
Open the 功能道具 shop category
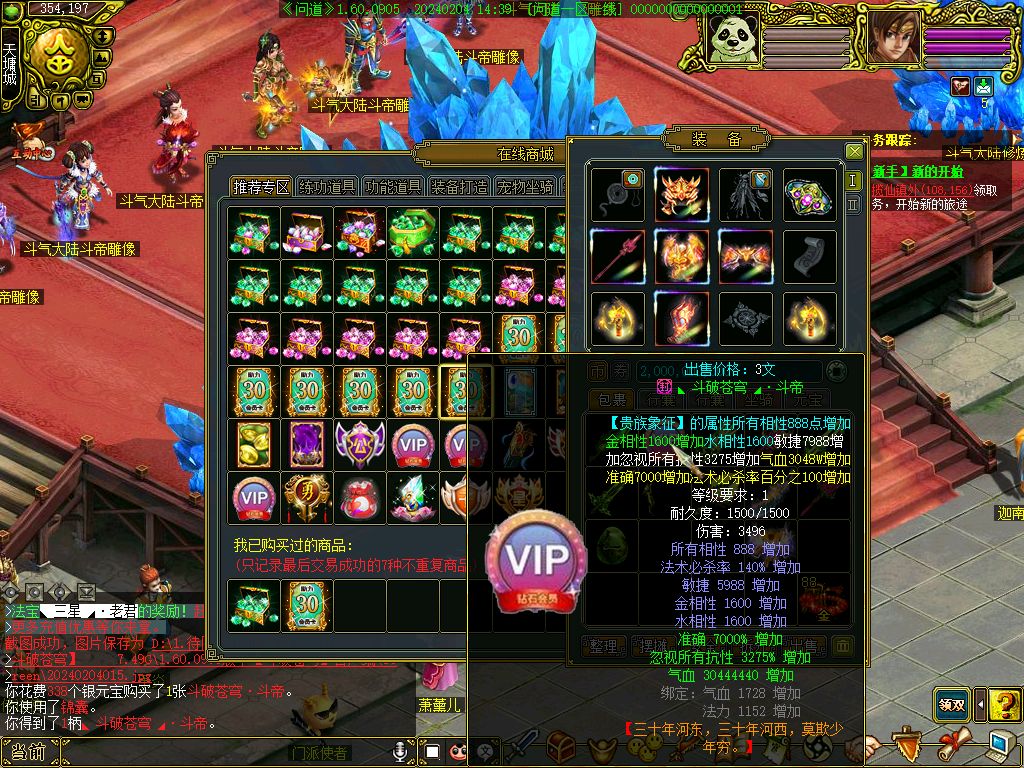(x=392, y=187)
